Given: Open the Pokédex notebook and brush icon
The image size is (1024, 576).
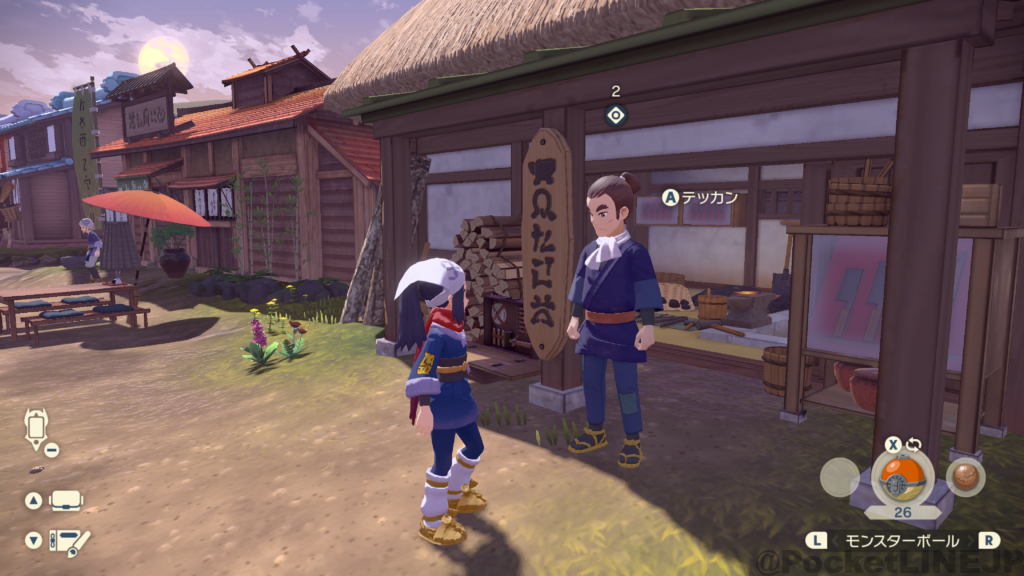Looking at the screenshot, I should pos(69,541).
